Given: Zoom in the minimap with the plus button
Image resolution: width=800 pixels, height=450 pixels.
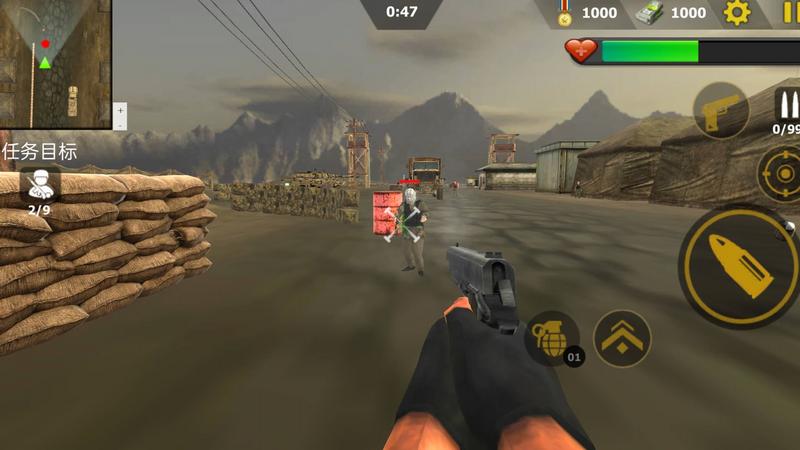Looking at the screenshot, I should [120, 109].
